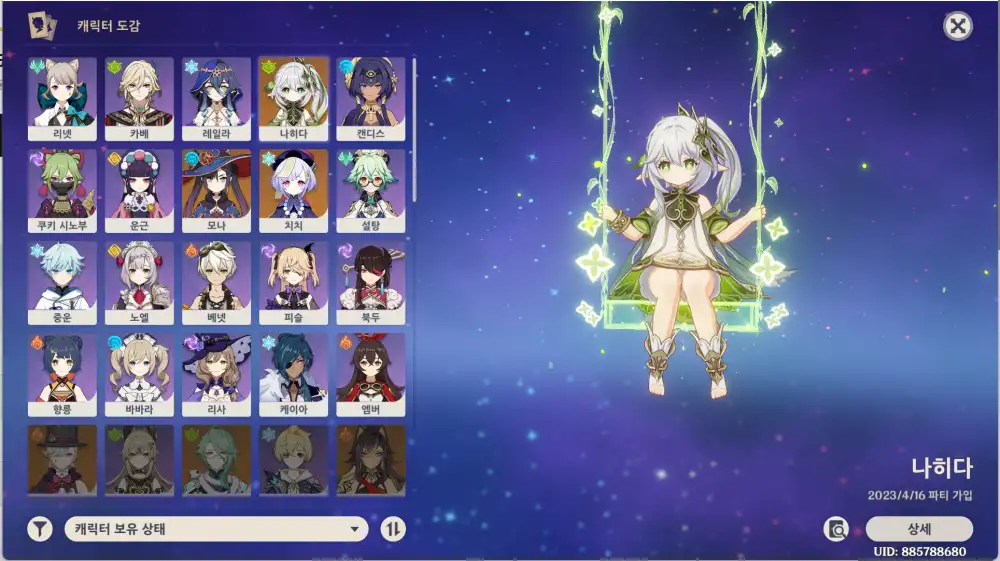
Task: Choose the 설탕 character card
Action: pyautogui.click(x=371, y=190)
